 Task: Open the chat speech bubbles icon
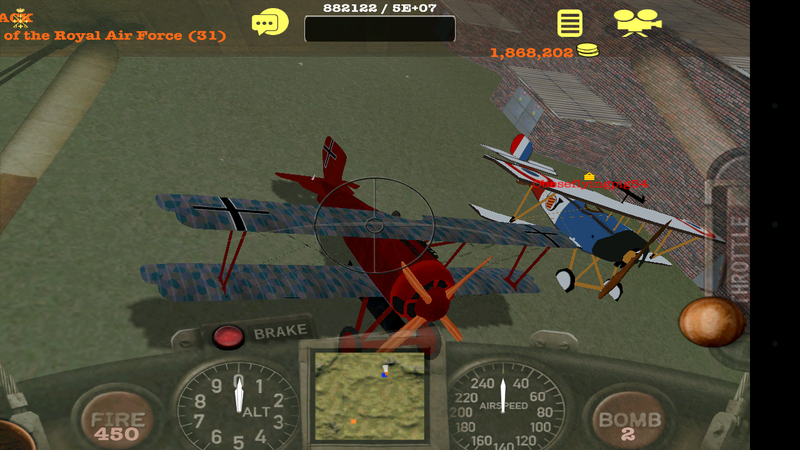click(270, 22)
